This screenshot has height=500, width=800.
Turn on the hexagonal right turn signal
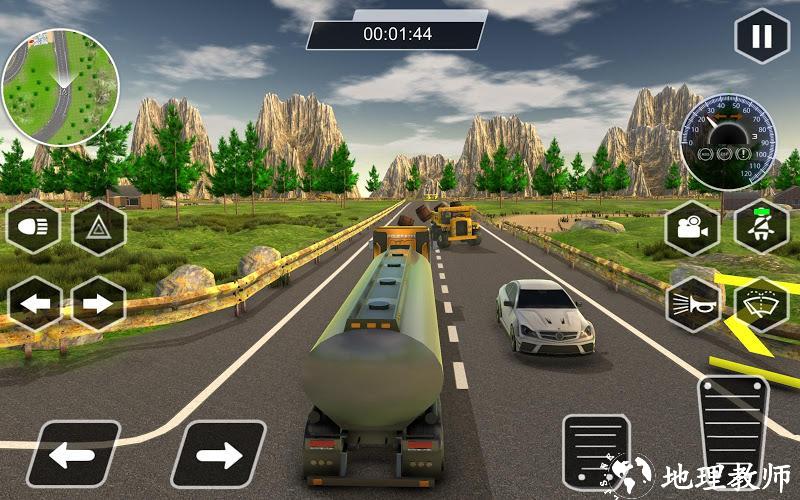pos(98,303)
